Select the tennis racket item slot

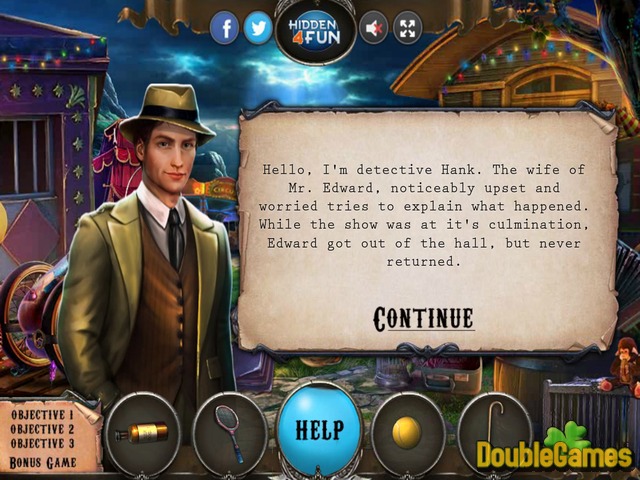(x=229, y=433)
